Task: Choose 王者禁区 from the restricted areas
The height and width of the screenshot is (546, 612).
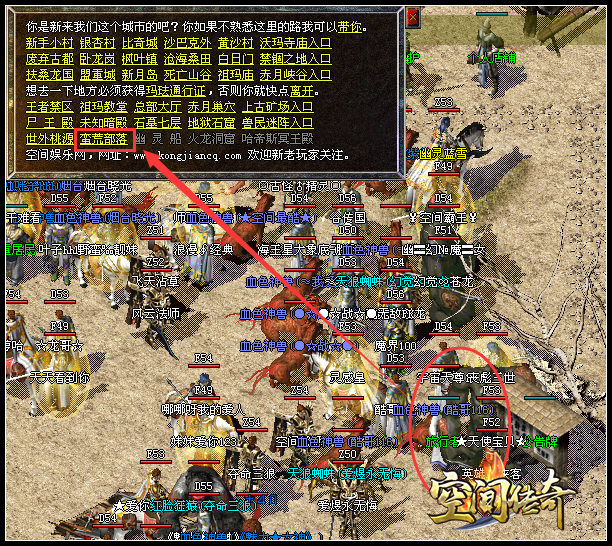Action: coord(49,105)
